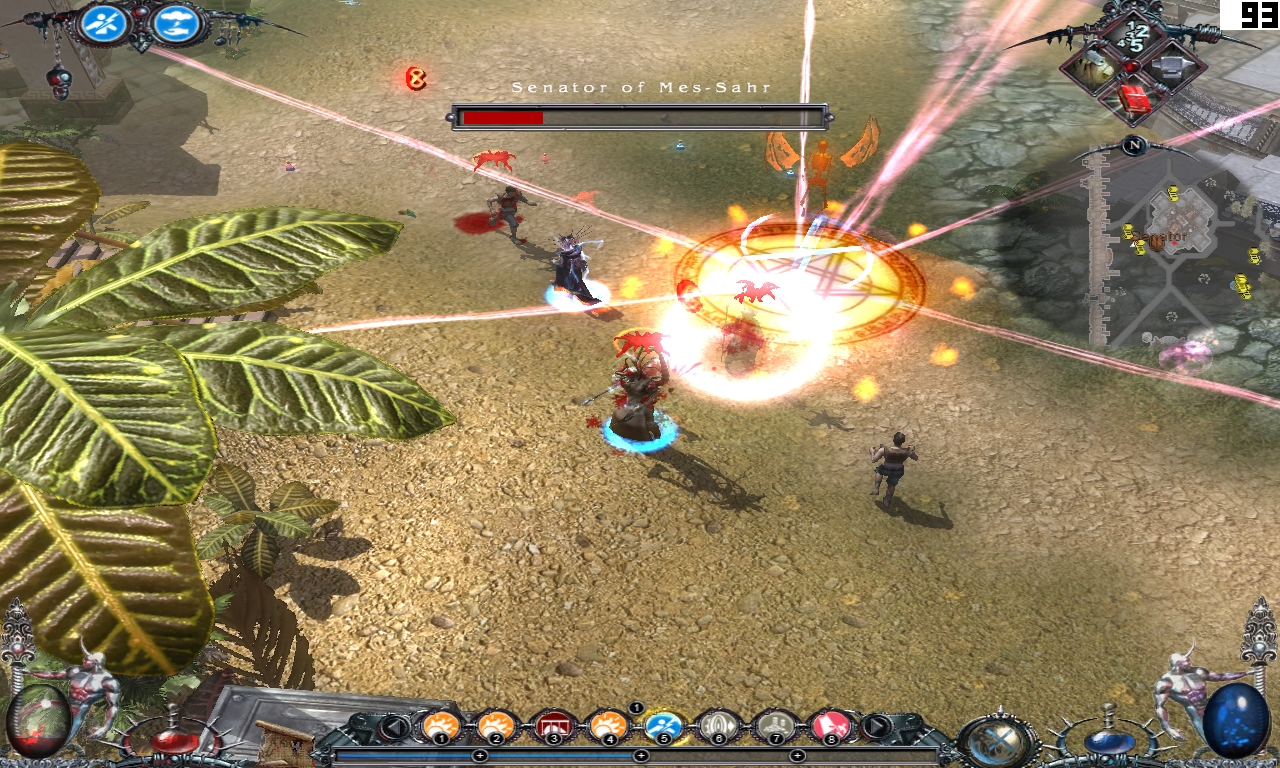Trigger the sun skill in hotbar slot 4
This screenshot has height=768, width=1280.
pyautogui.click(x=608, y=725)
